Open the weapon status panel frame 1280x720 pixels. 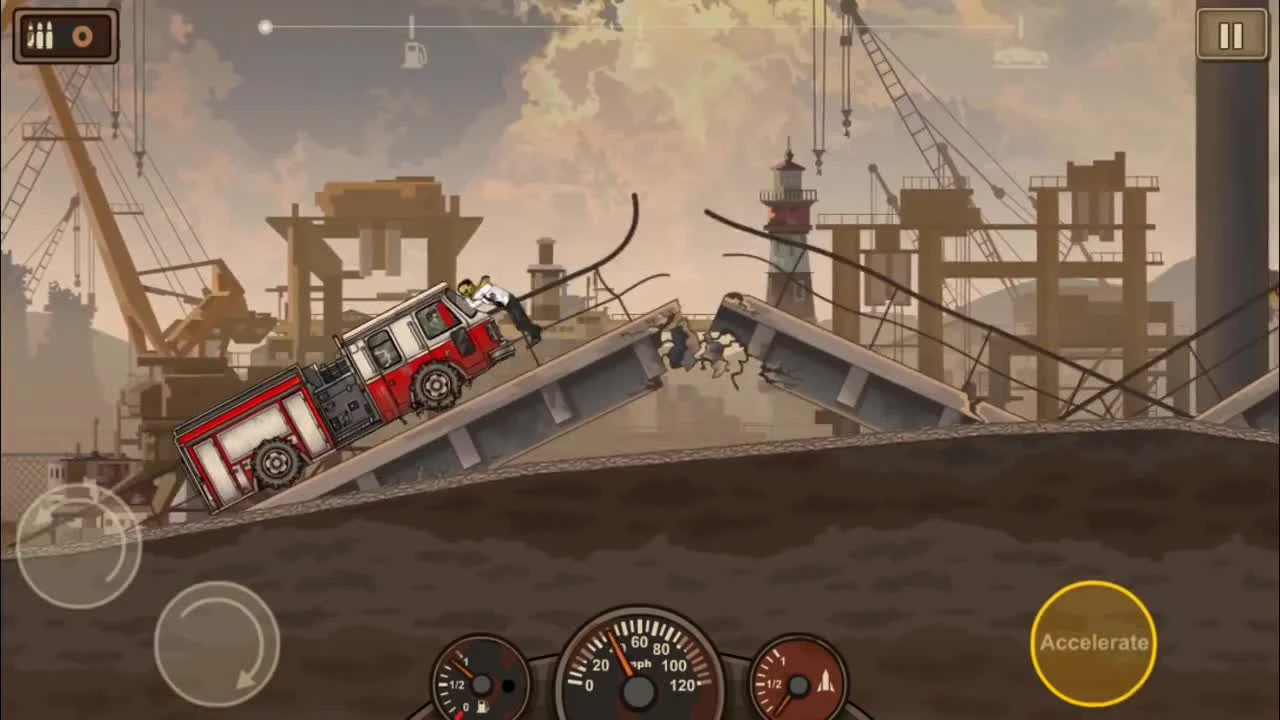tap(65, 35)
